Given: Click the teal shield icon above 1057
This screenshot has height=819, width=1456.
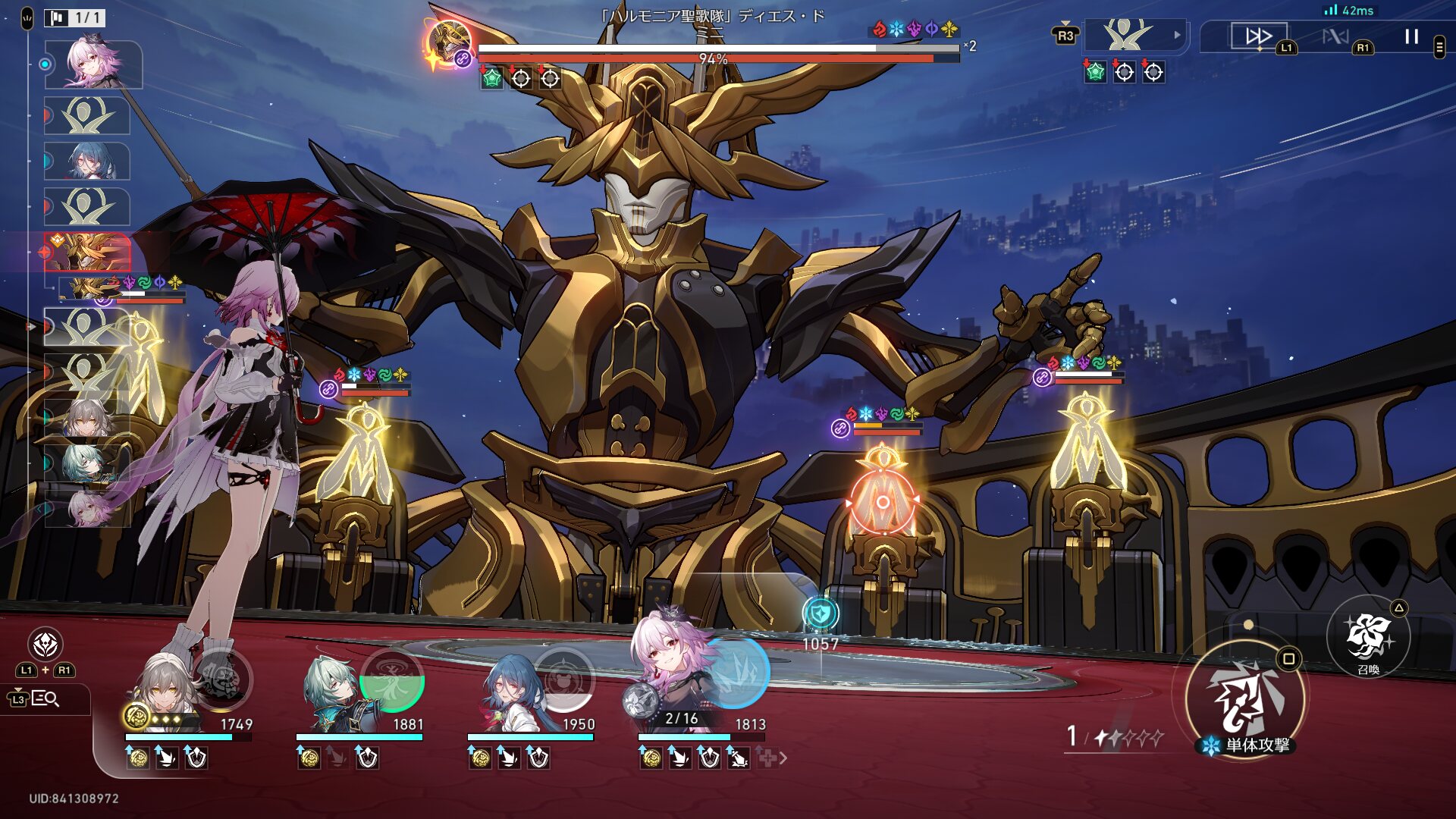Looking at the screenshot, I should (x=821, y=613).
